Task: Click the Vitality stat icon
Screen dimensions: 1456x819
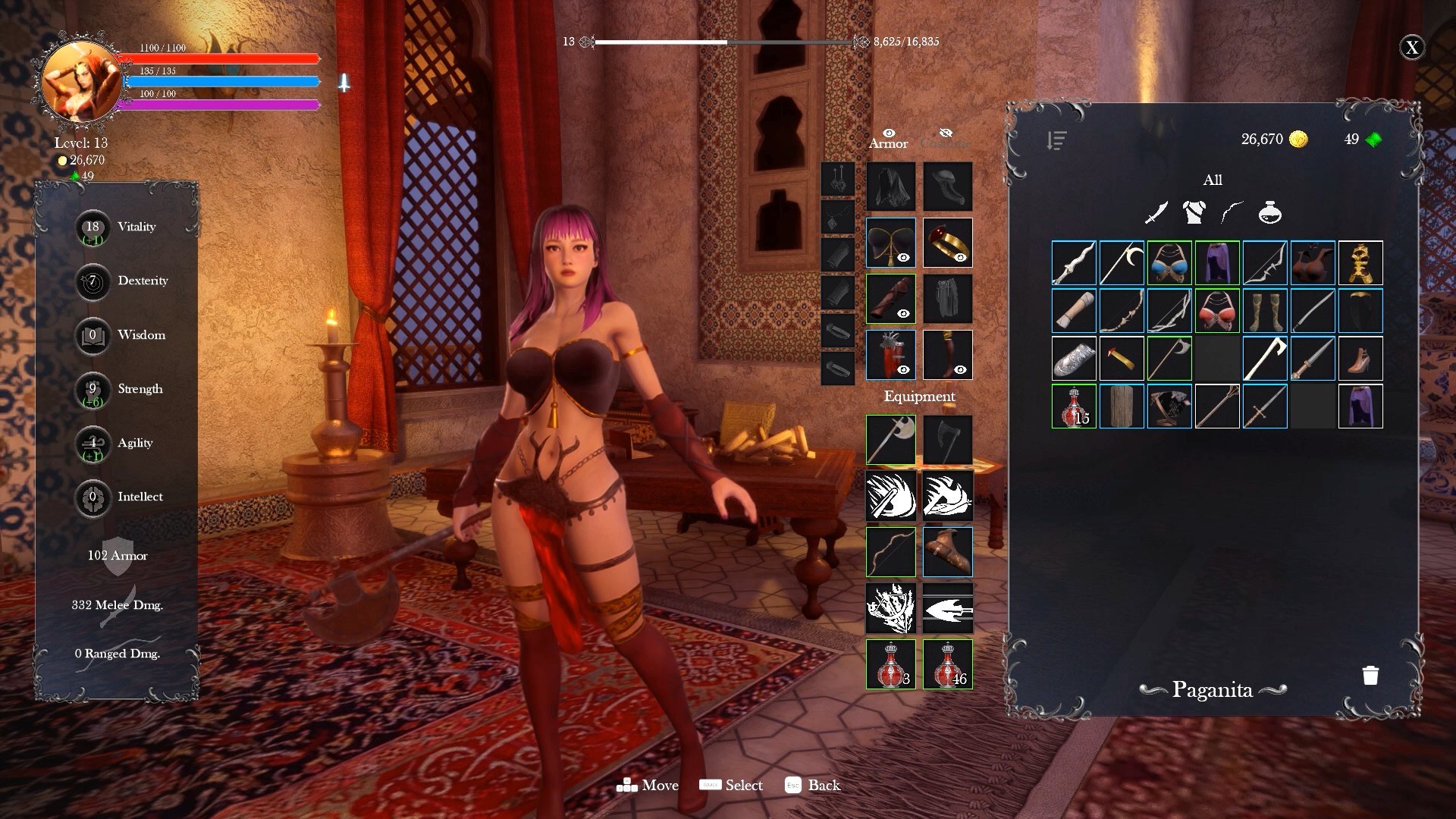Action: 92,227
